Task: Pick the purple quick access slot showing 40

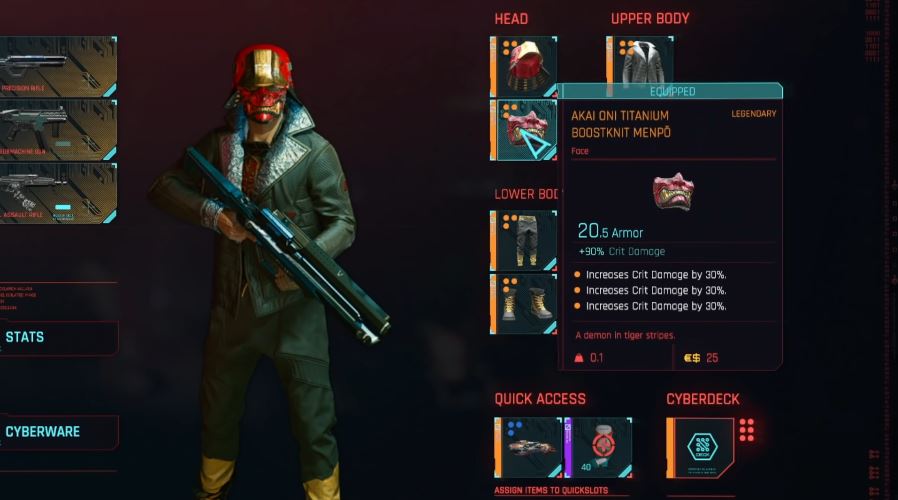Action: pos(598,448)
